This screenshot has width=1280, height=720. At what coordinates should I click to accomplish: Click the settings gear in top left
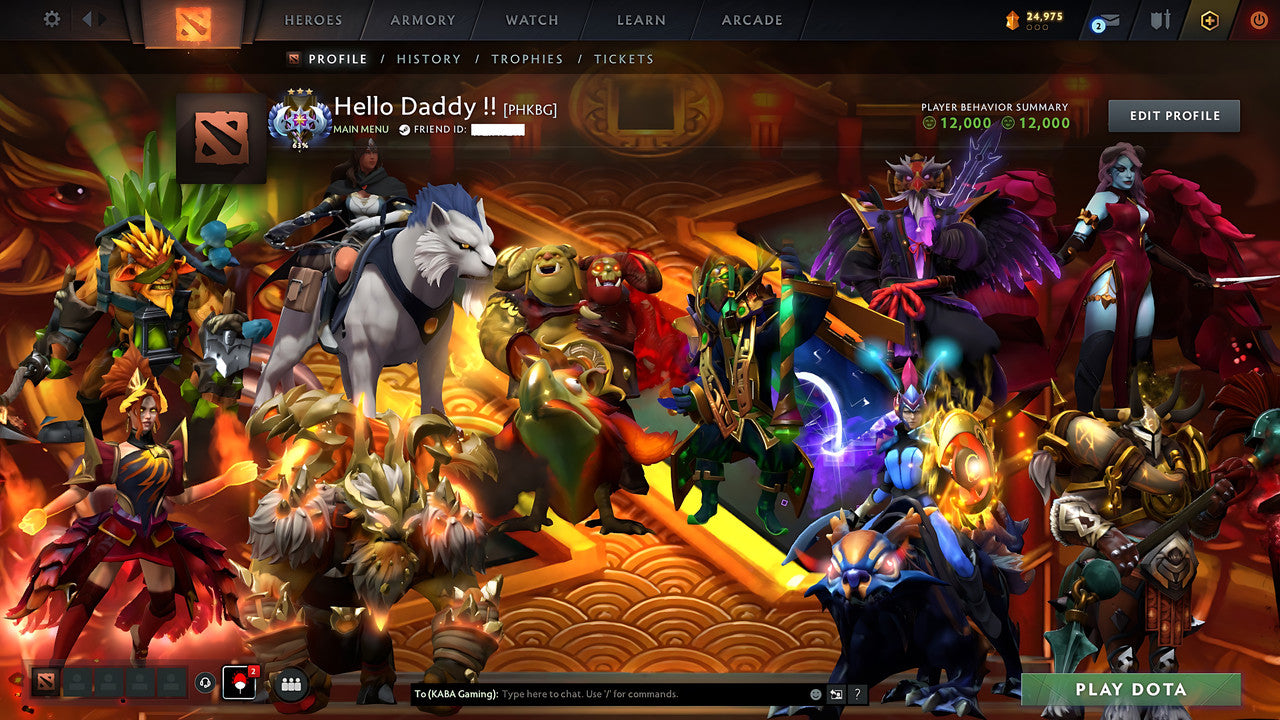coord(51,19)
